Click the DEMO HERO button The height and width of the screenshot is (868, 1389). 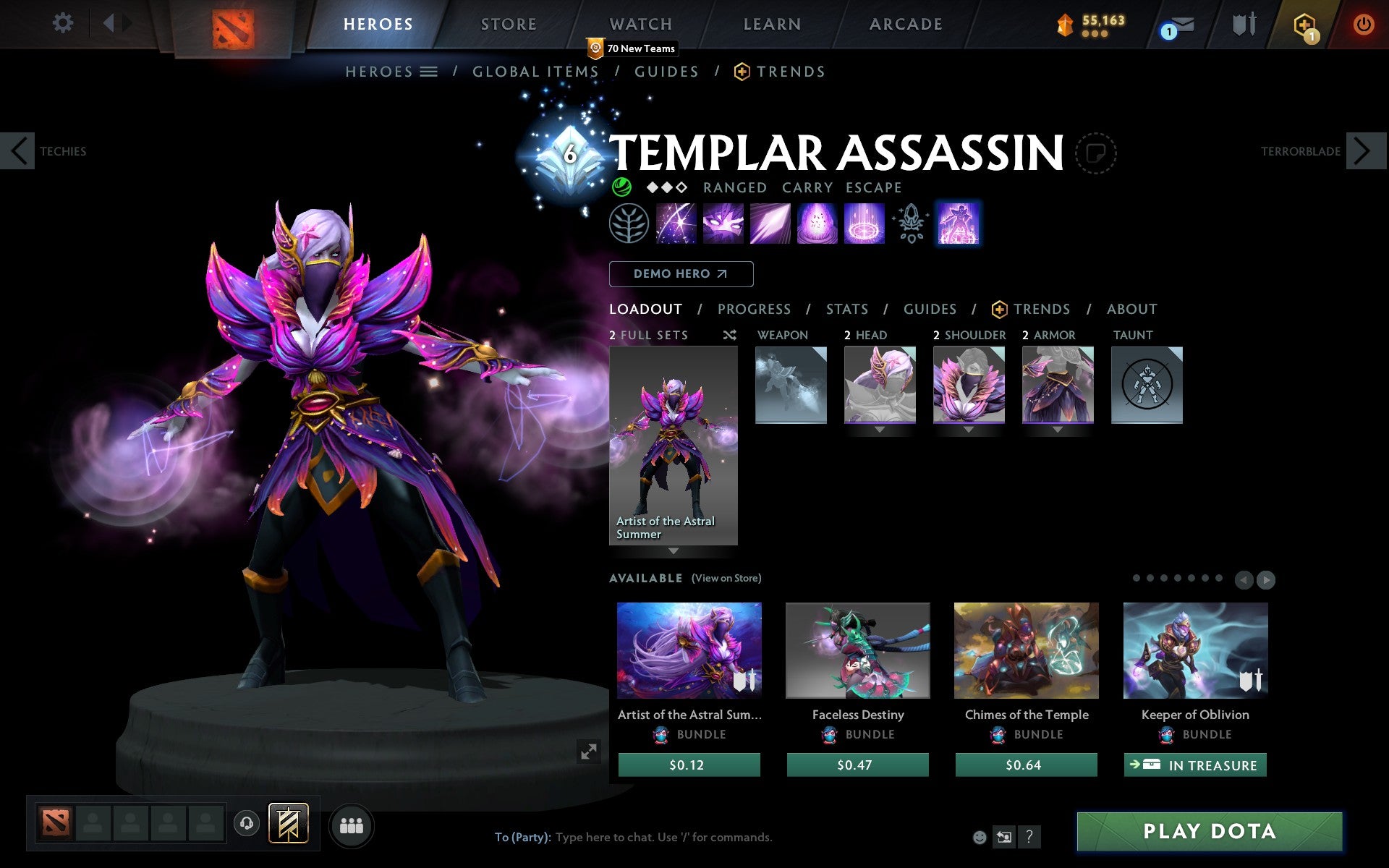pyautogui.click(x=681, y=274)
